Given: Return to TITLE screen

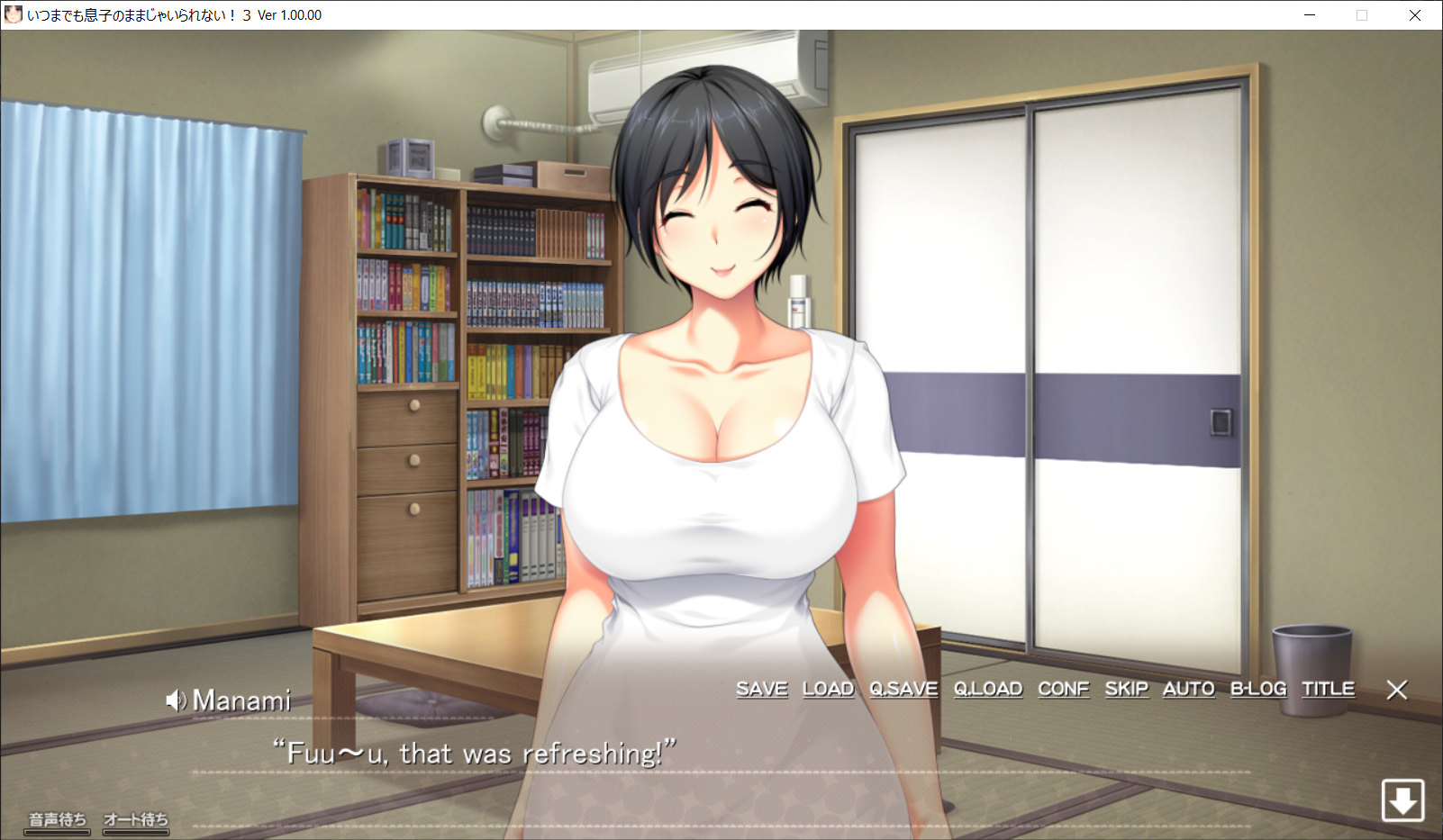Looking at the screenshot, I should [1328, 689].
